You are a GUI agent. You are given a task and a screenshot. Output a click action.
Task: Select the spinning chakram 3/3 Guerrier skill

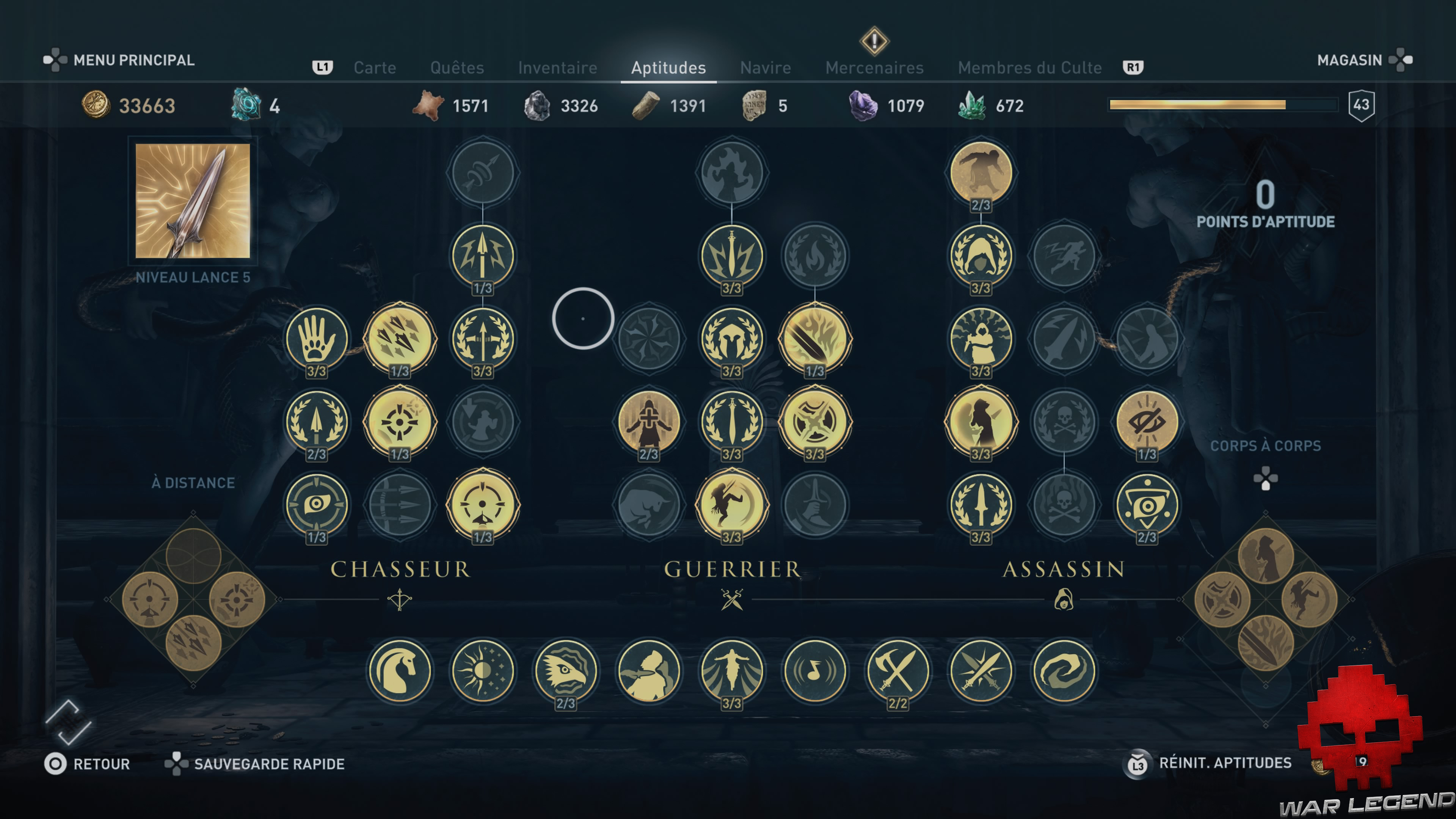816,423
